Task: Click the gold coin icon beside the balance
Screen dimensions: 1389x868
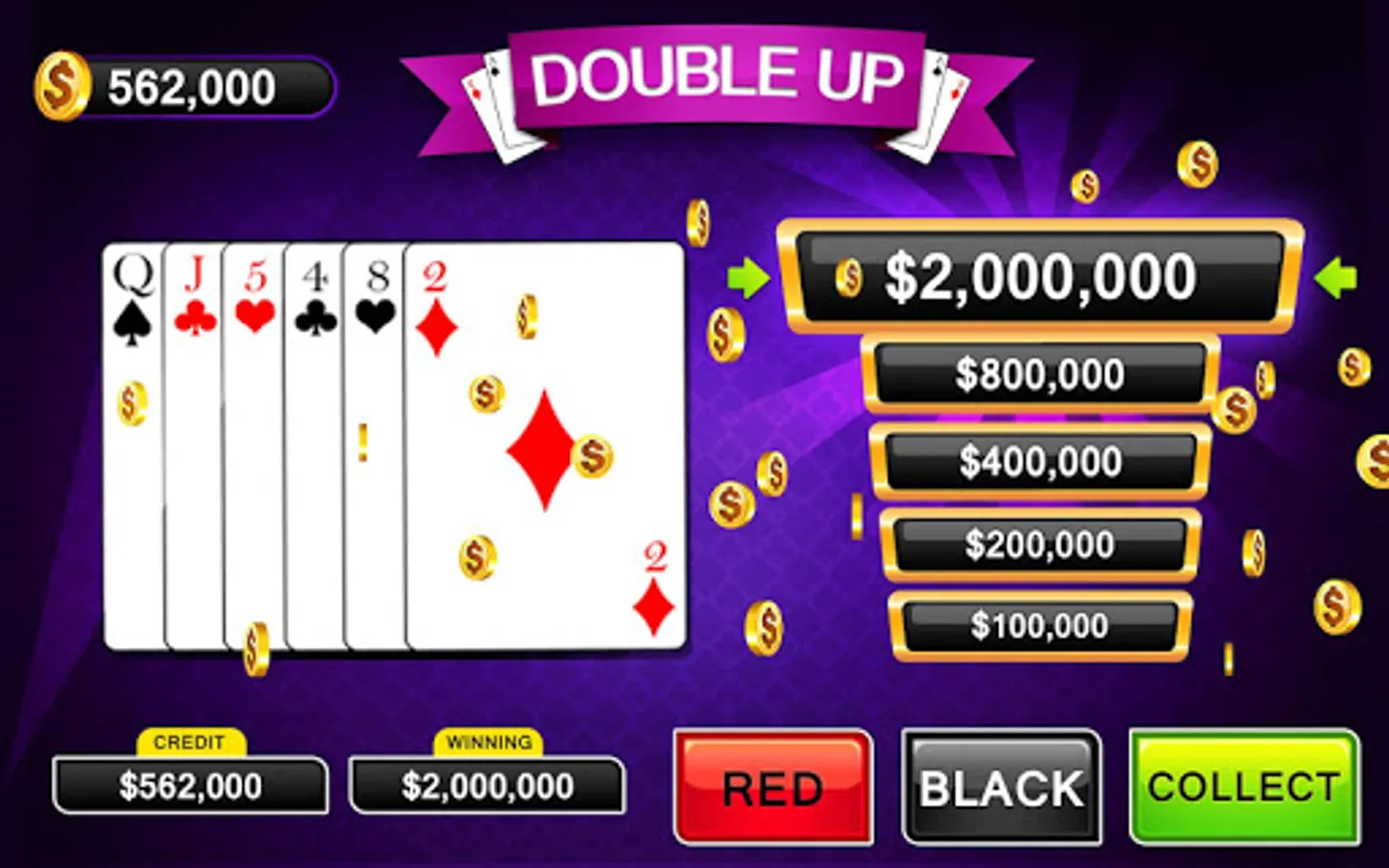Action: point(61,87)
